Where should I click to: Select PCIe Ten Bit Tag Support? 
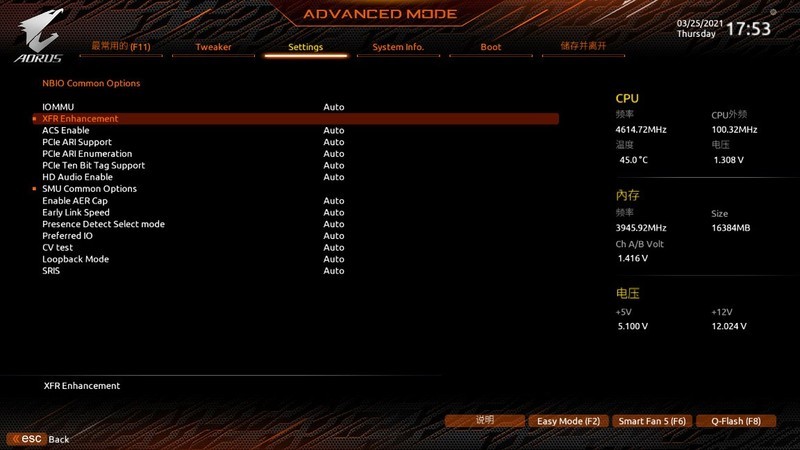pyautogui.click(x=93, y=165)
